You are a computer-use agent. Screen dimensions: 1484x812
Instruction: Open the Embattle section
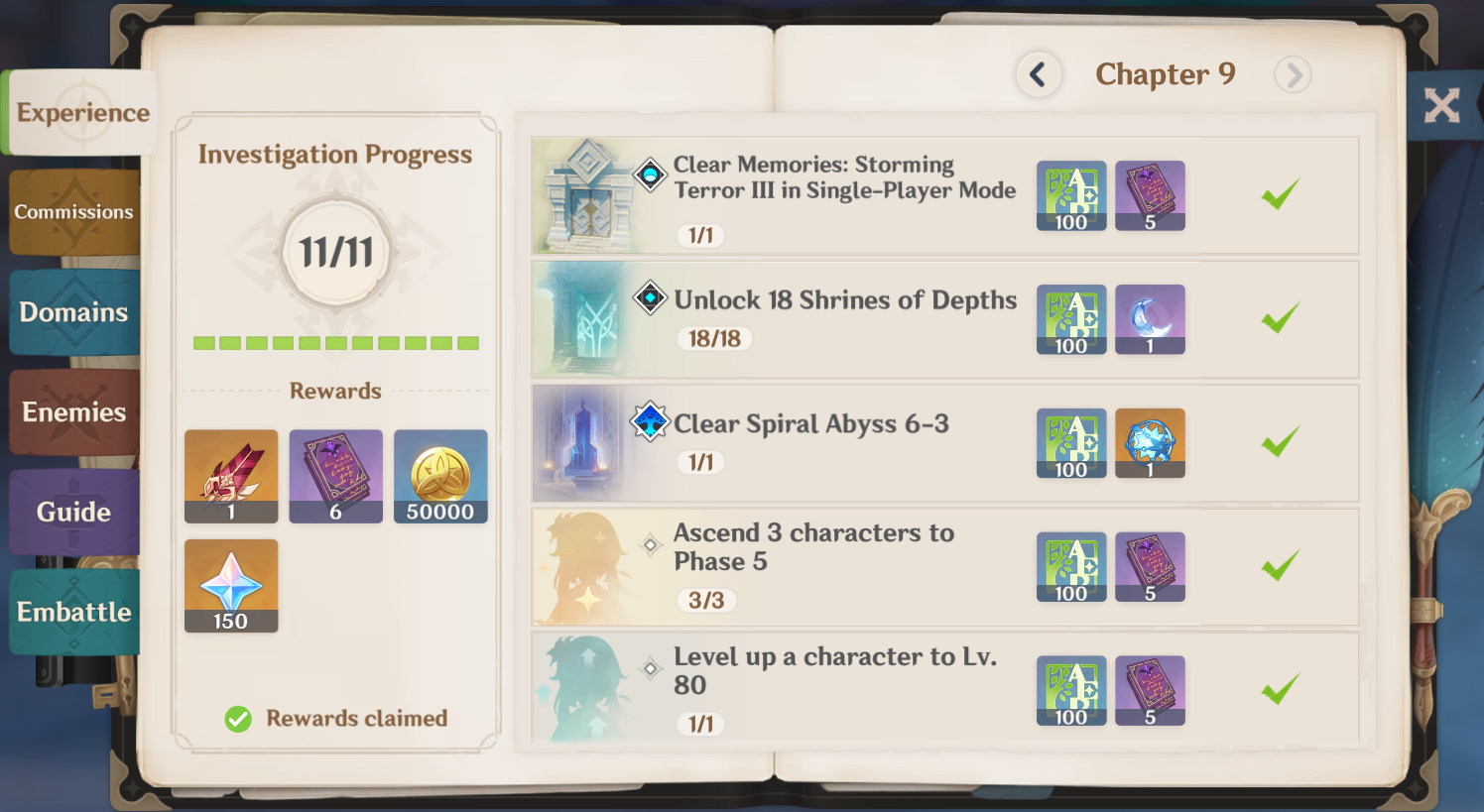click(72, 612)
